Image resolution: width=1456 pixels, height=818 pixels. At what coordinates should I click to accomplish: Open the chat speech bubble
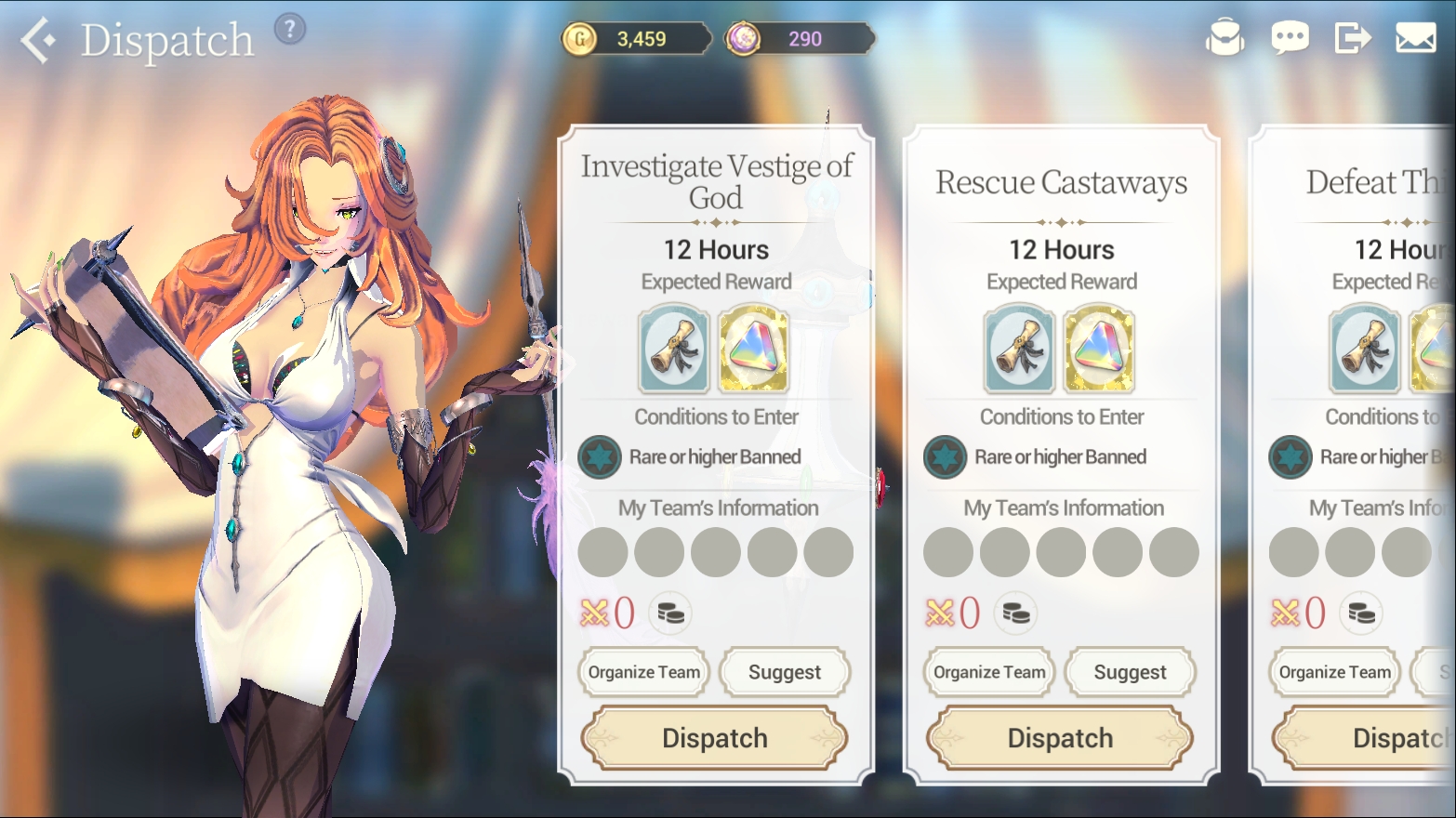(1290, 38)
